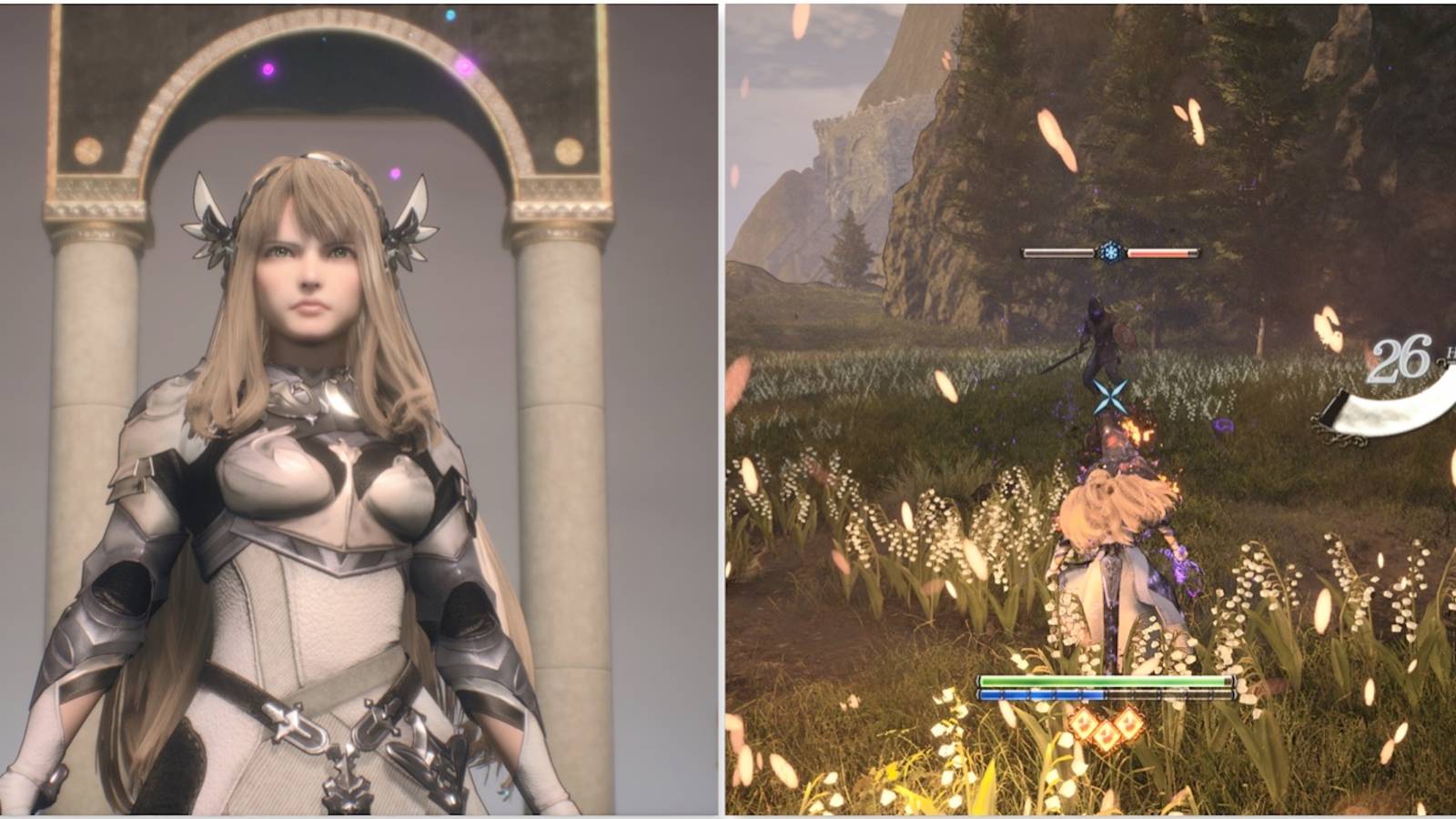Click the leftmost orange diamond skill icon

click(x=1083, y=724)
